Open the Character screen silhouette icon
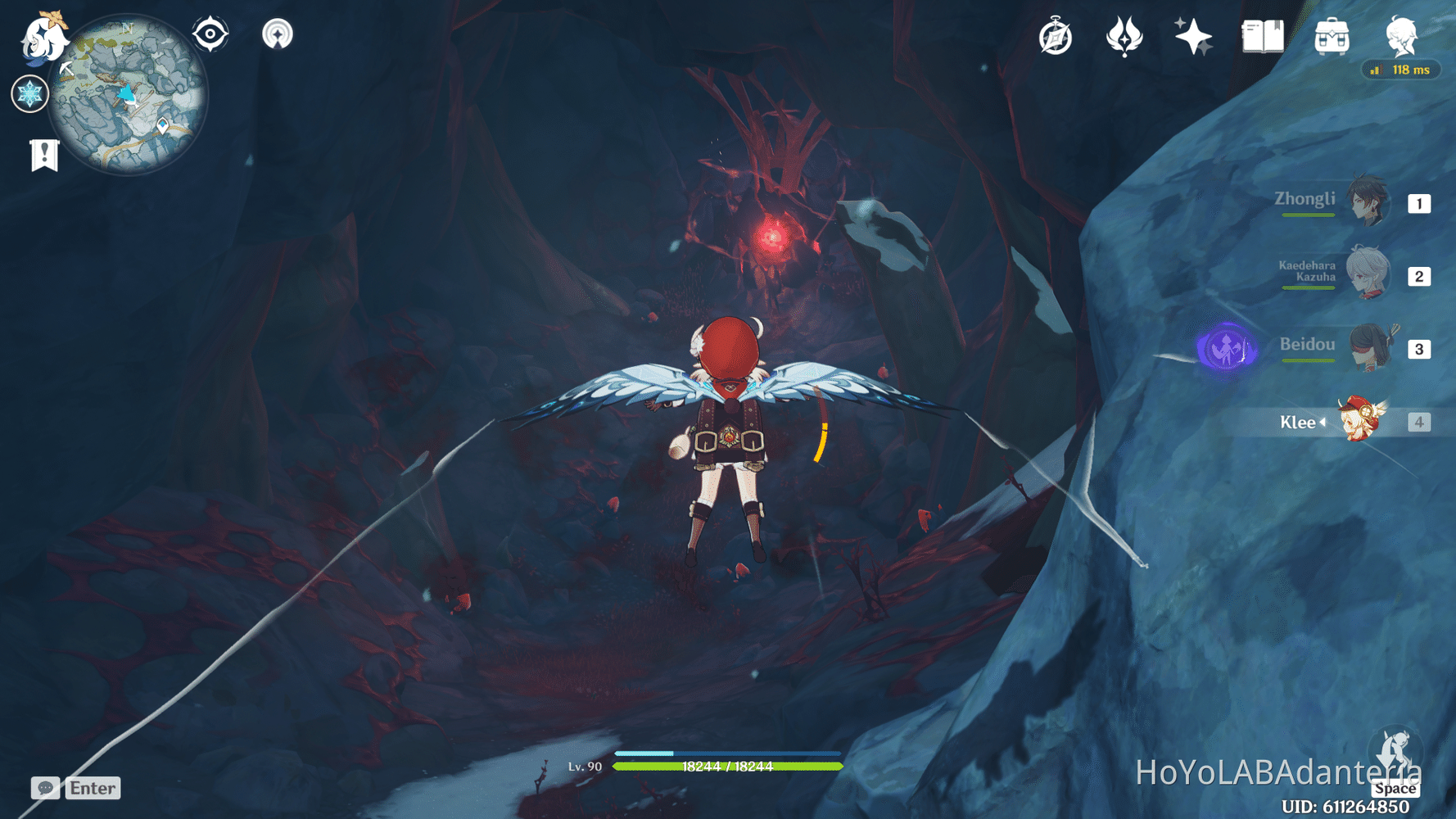 (1402, 34)
